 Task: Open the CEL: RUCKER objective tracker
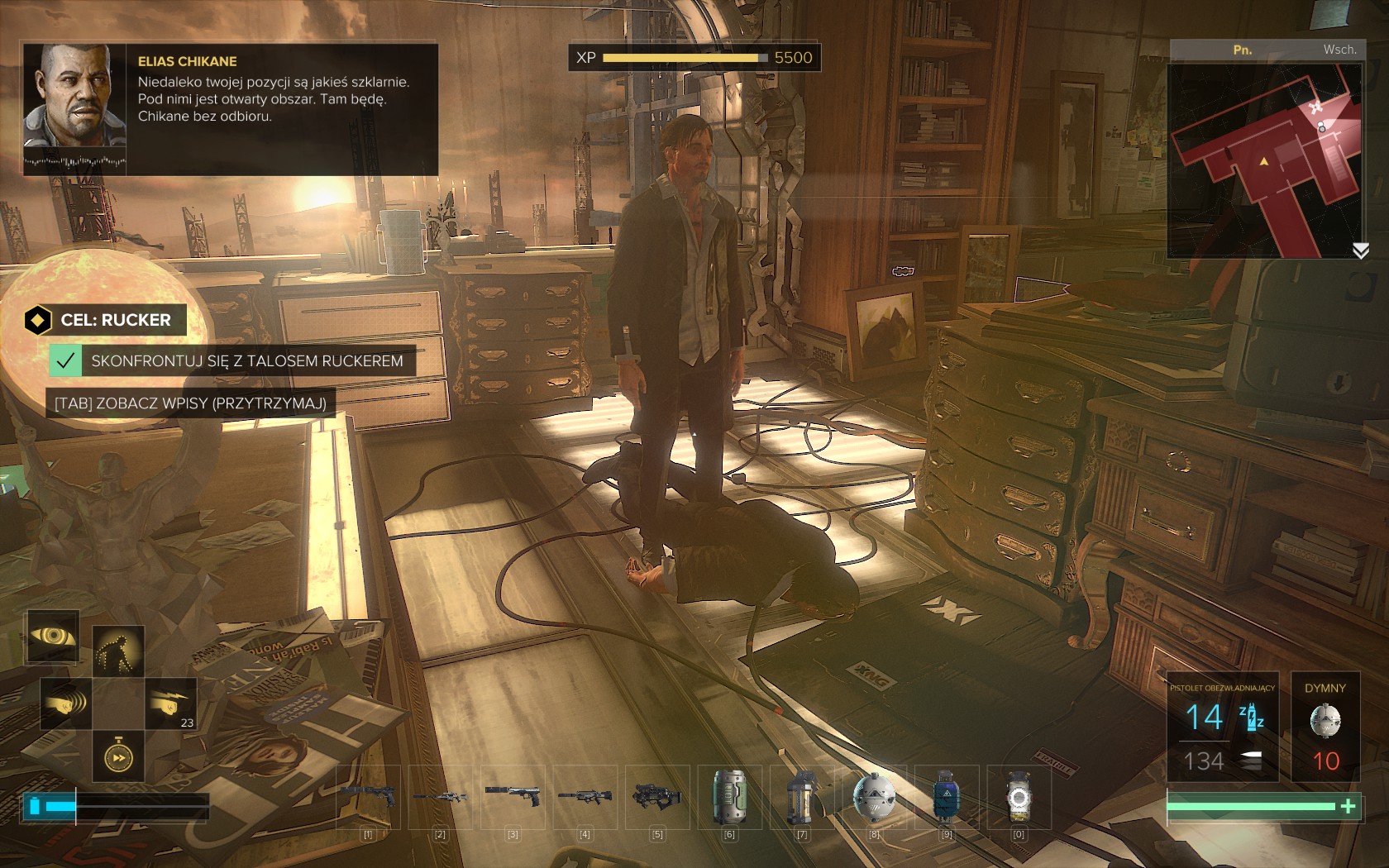pyautogui.click(x=105, y=320)
